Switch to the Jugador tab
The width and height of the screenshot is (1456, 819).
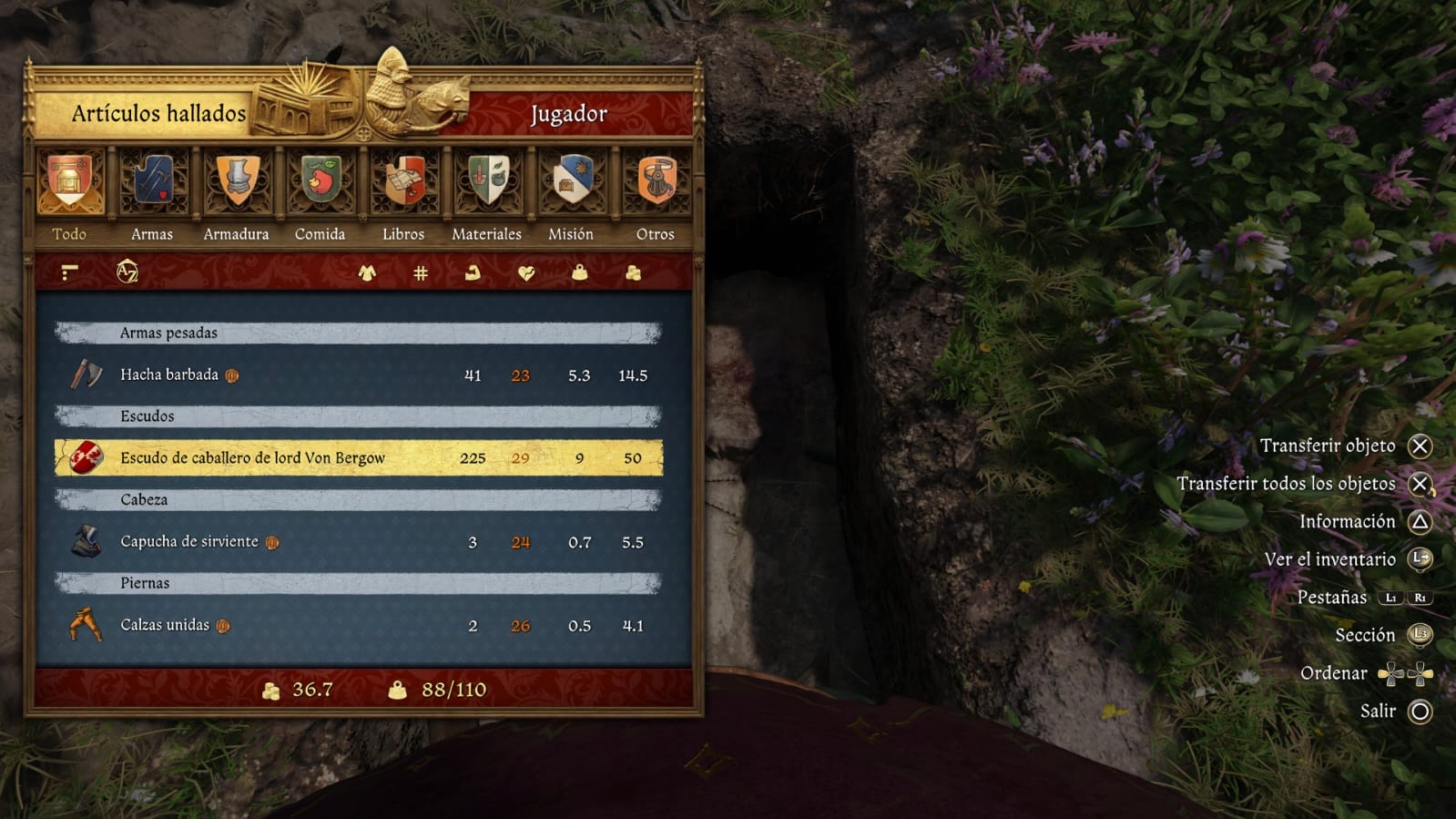[x=569, y=114]
